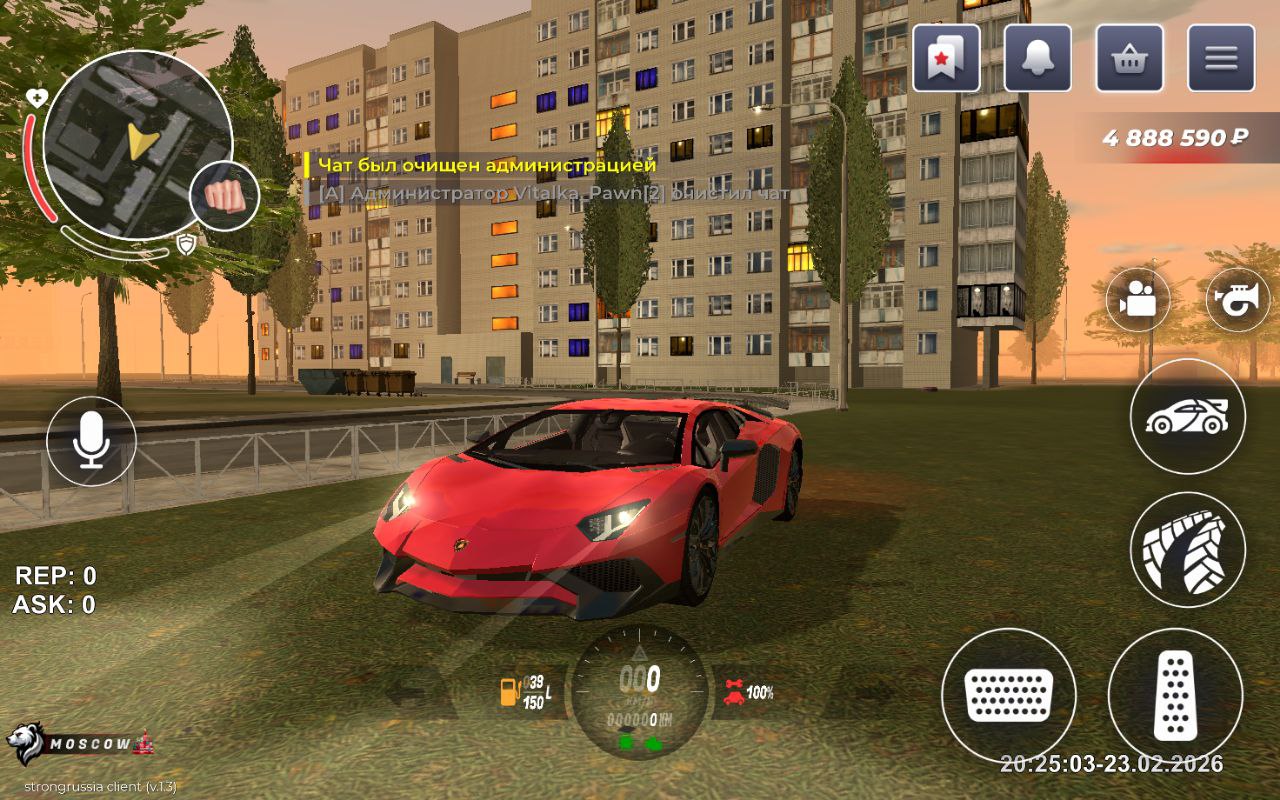Toggle the voice chat microphone
The height and width of the screenshot is (800, 1280).
point(92,441)
